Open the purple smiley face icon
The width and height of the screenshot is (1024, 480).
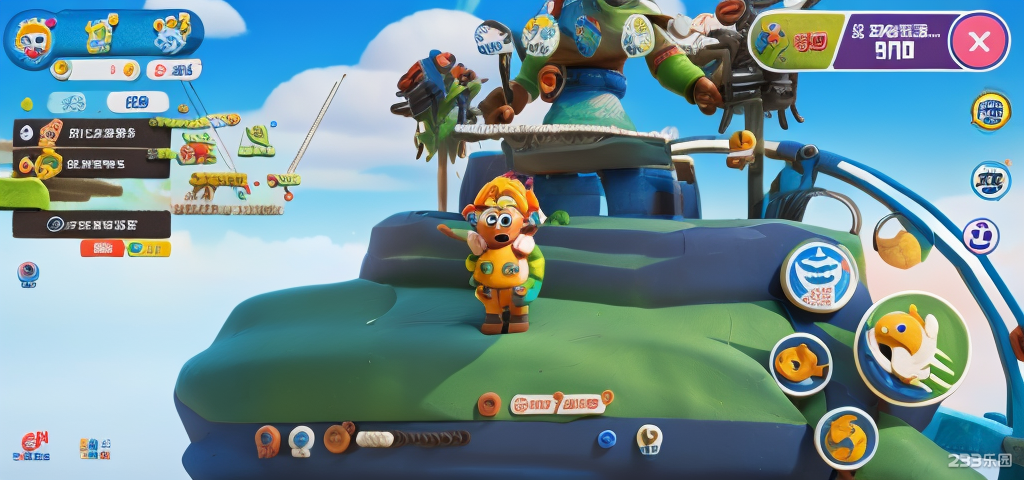coord(981,237)
